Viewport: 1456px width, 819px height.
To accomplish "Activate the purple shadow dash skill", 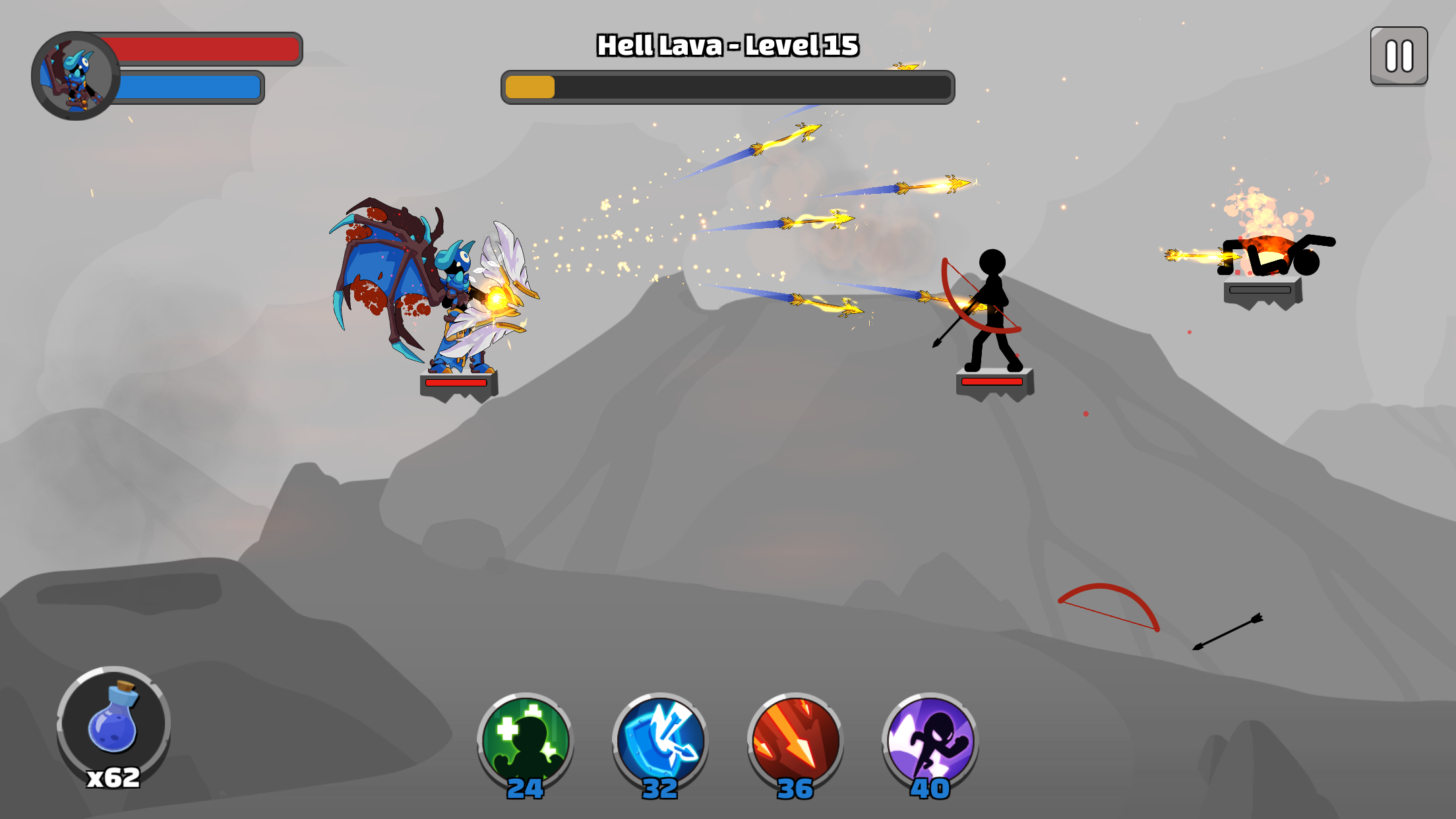I will tap(930, 741).
